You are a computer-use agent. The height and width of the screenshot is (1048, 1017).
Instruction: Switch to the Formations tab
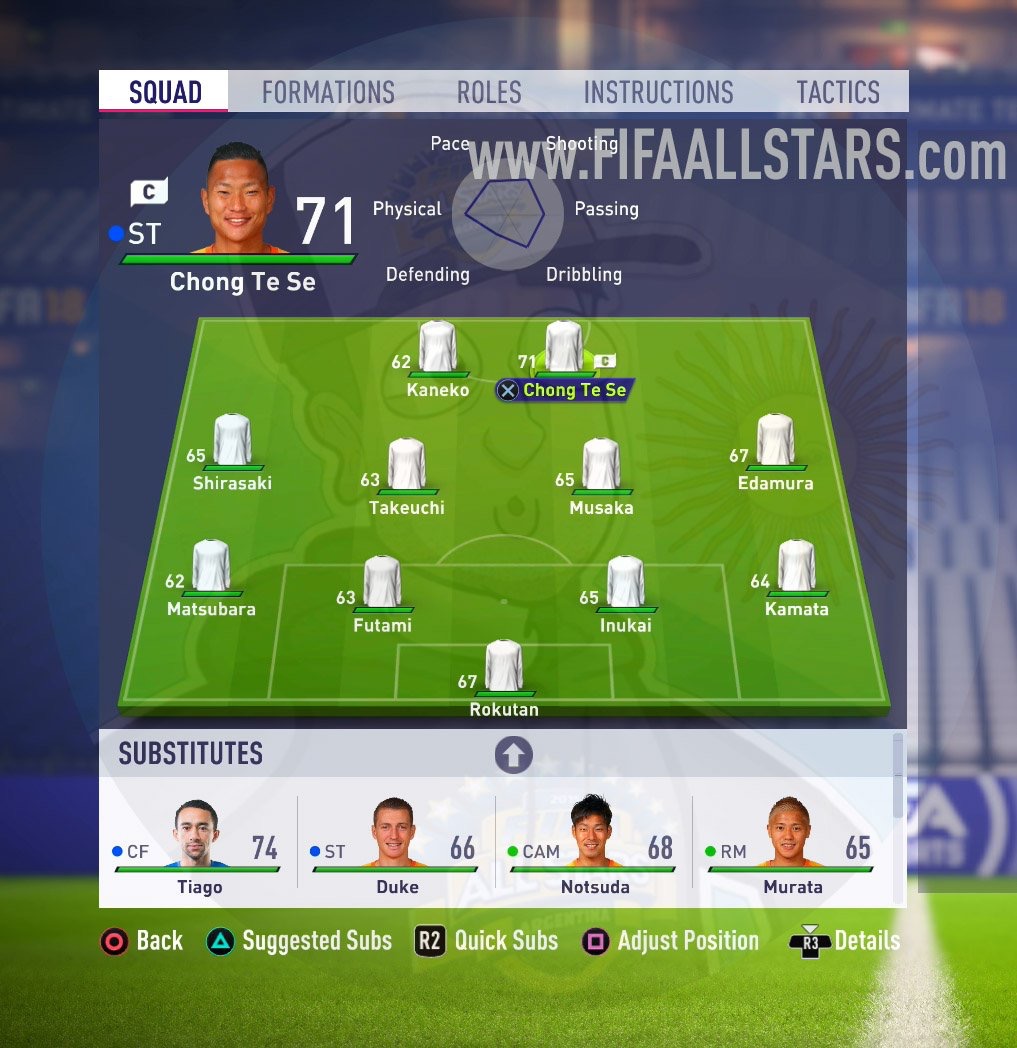point(328,92)
